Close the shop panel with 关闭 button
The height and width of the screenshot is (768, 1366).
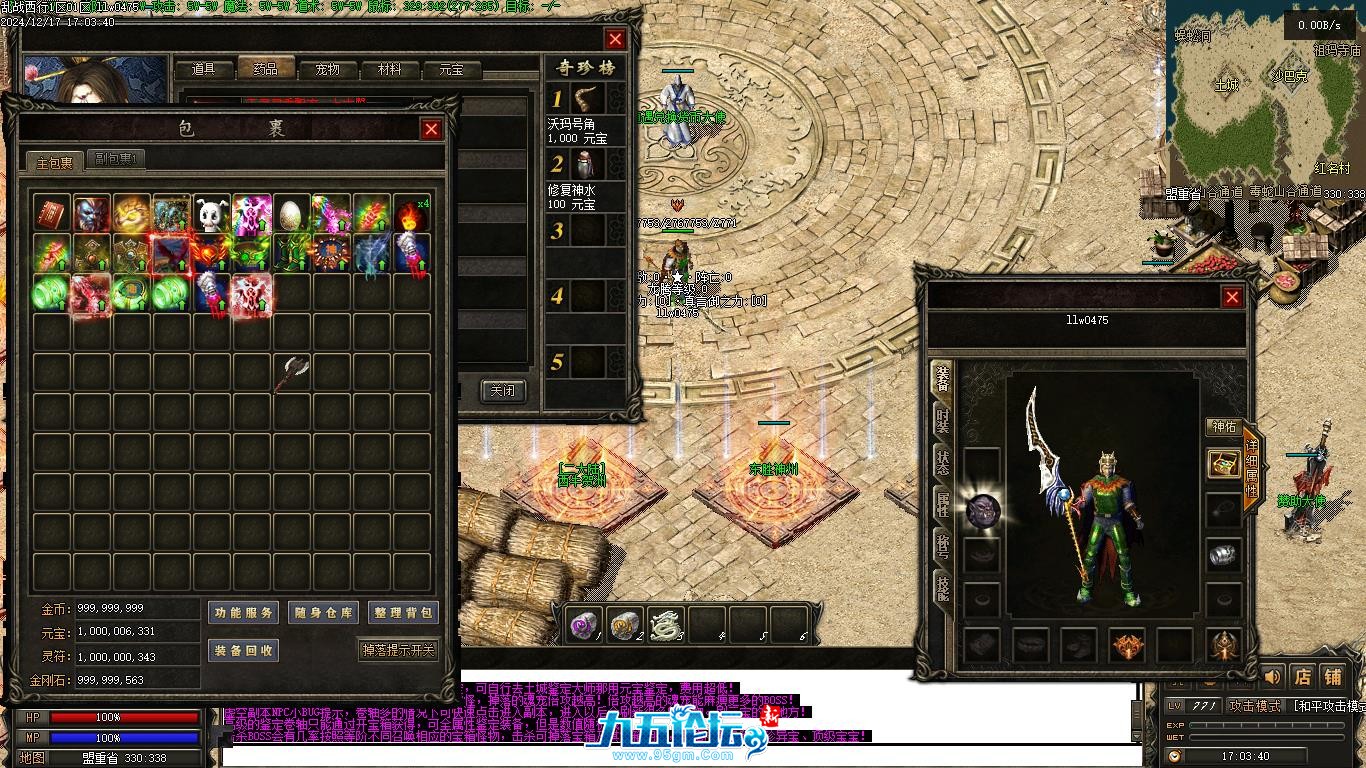(x=502, y=391)
